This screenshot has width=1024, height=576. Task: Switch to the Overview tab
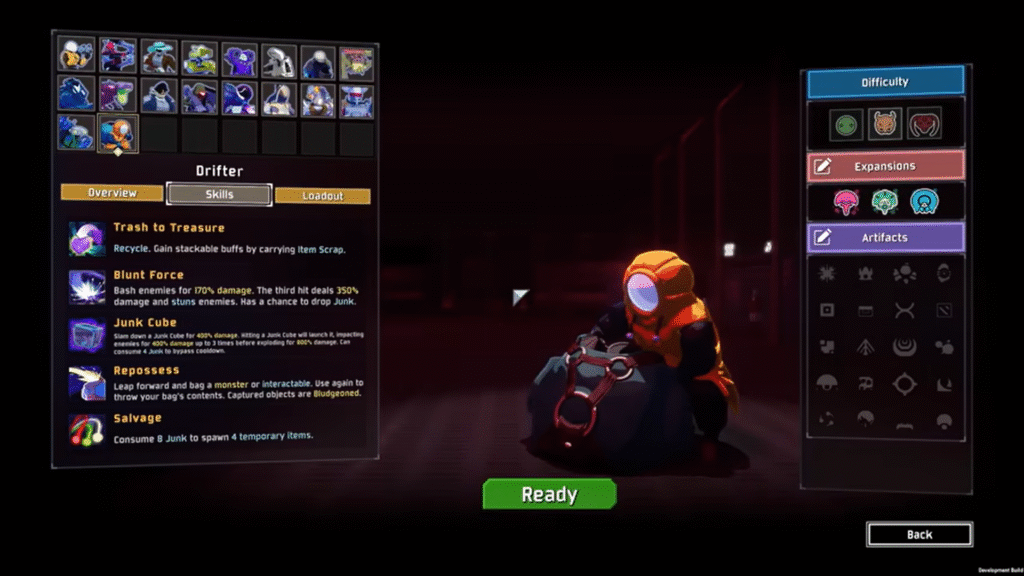pyautogui.click(x=111, y=193)
